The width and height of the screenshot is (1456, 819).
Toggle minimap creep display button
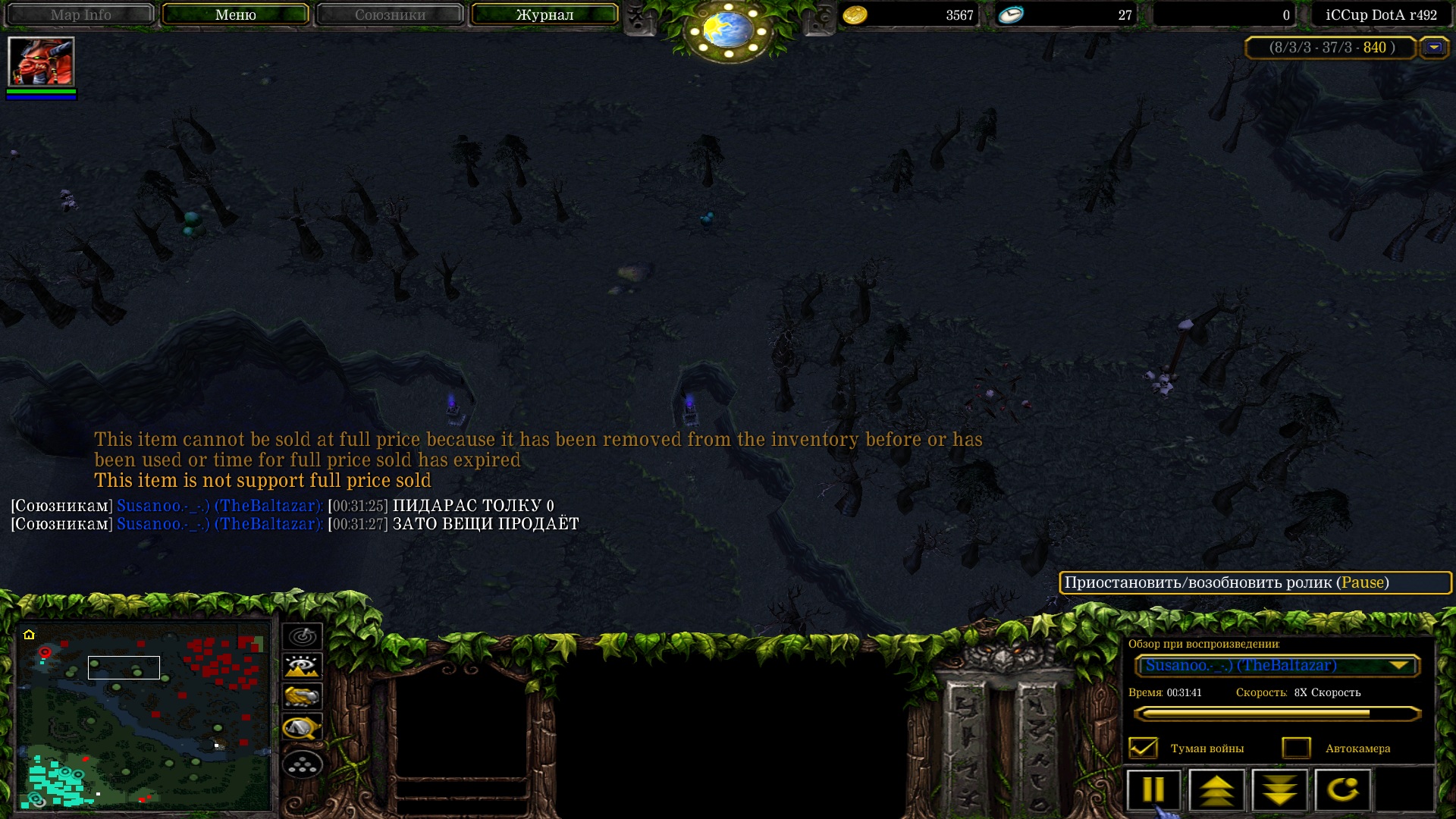click(303, 728)
